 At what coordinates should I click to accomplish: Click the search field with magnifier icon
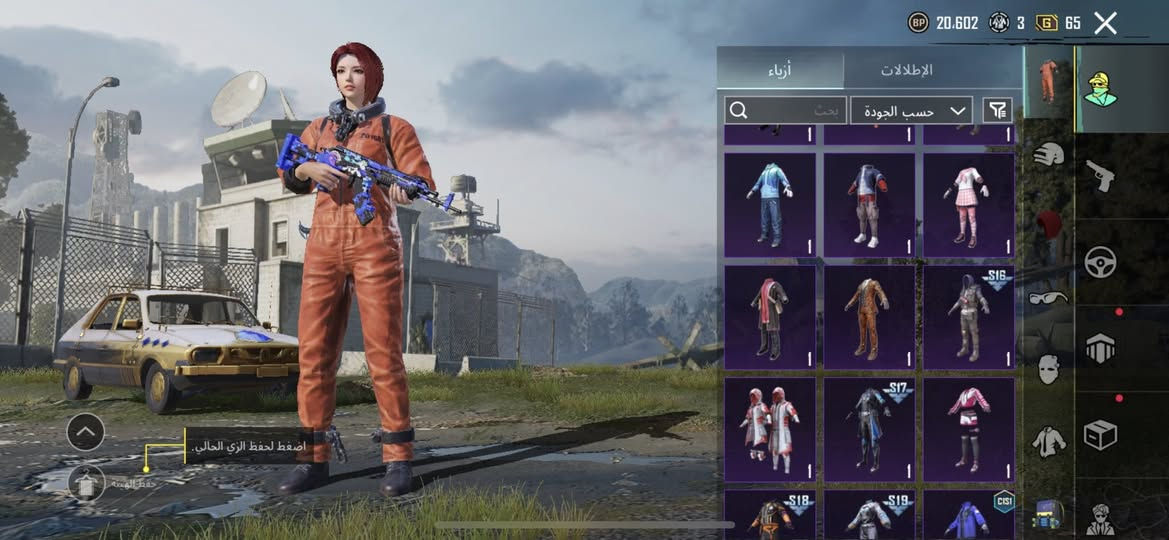(785, 110)
